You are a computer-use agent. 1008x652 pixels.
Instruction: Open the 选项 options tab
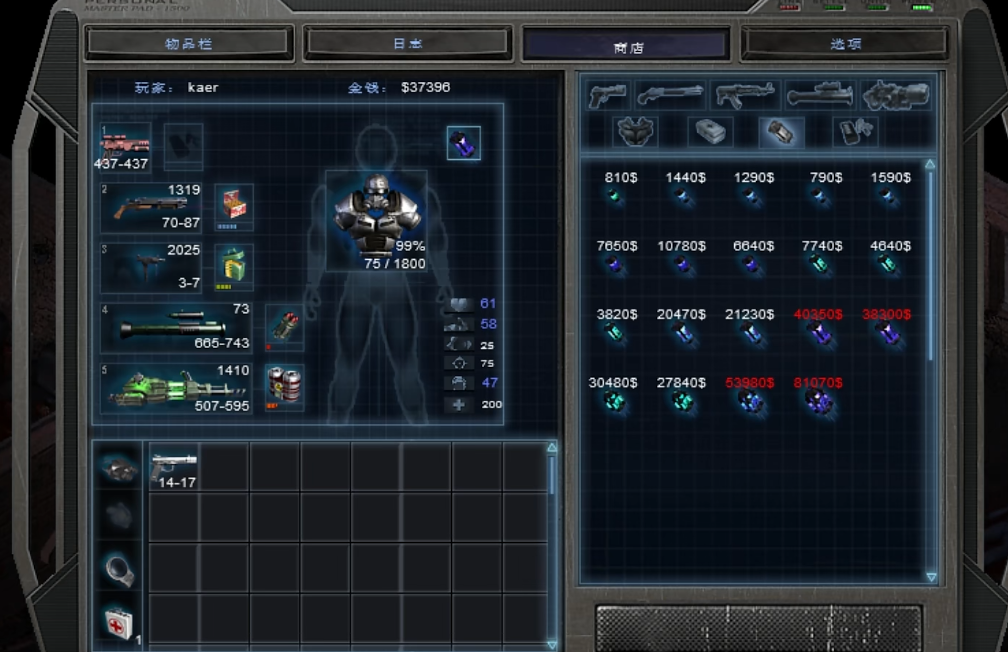point(844,44)
